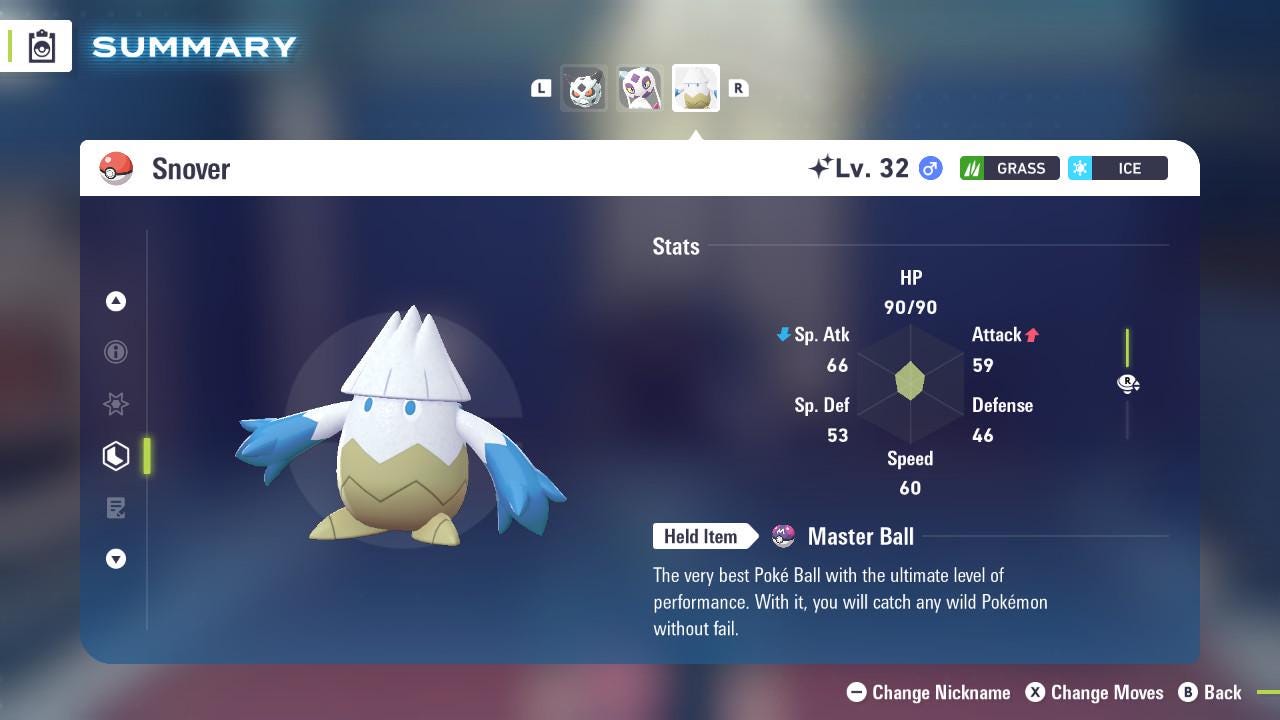Expand the up arrow in the sidebar
1280x720 pixels.
coord(115,300)
